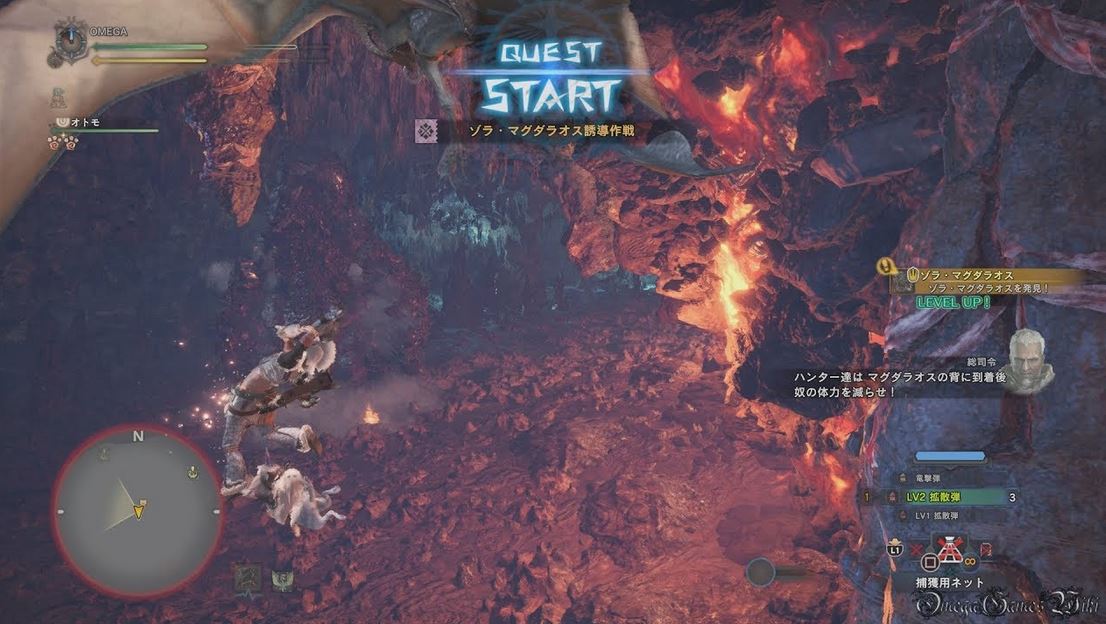Choose the 電撃弾 ammo entry
The image size is (1106, 624).
[934, 478]
